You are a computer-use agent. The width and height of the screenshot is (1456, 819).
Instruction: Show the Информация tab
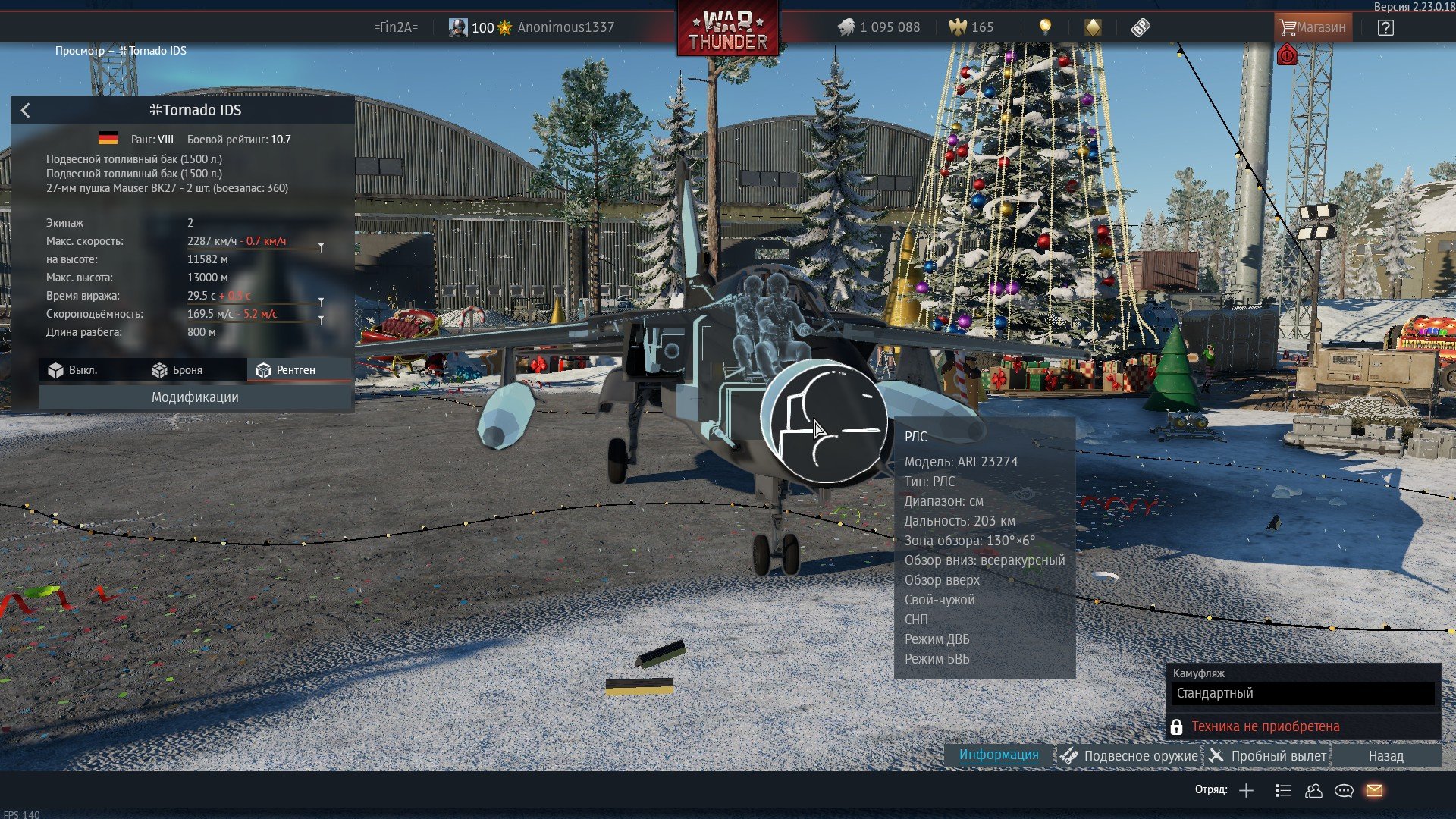[x=998, y=755]
